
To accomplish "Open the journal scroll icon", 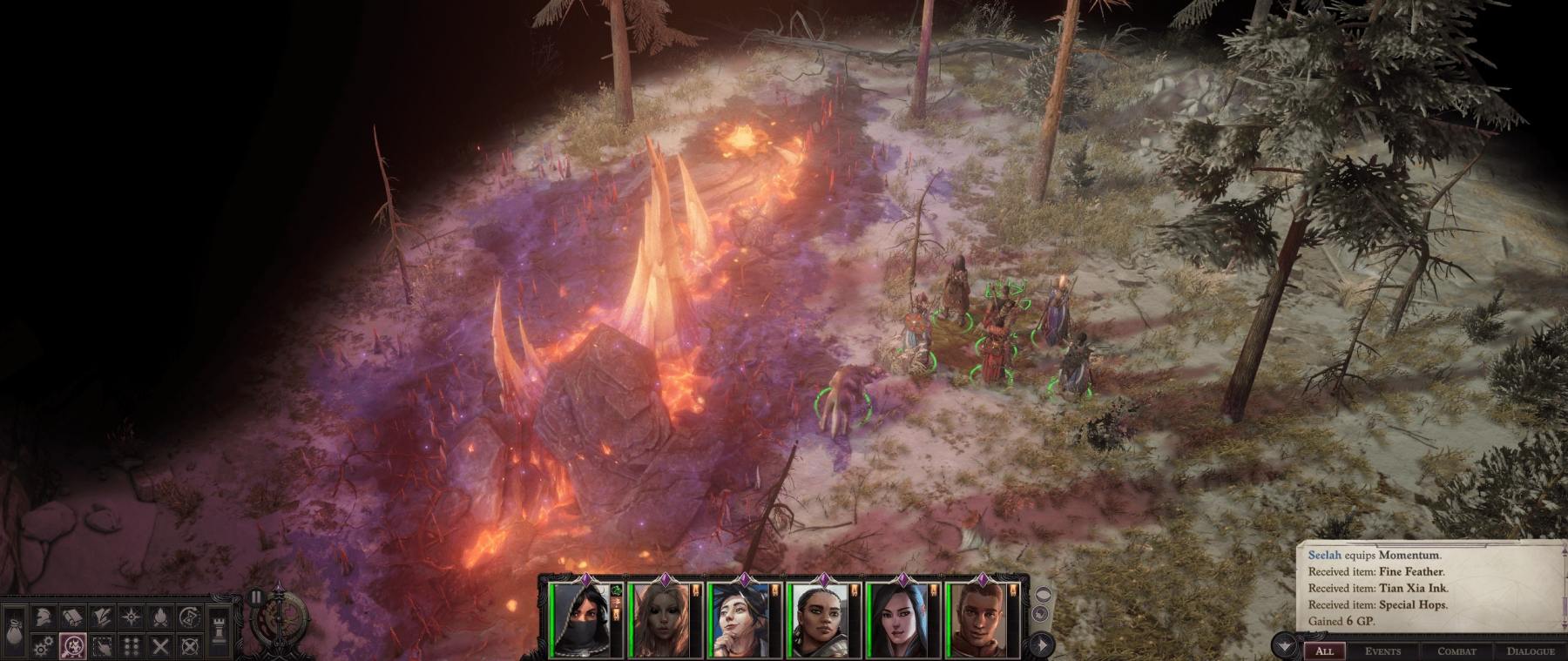I will click(x=73, y=617).
